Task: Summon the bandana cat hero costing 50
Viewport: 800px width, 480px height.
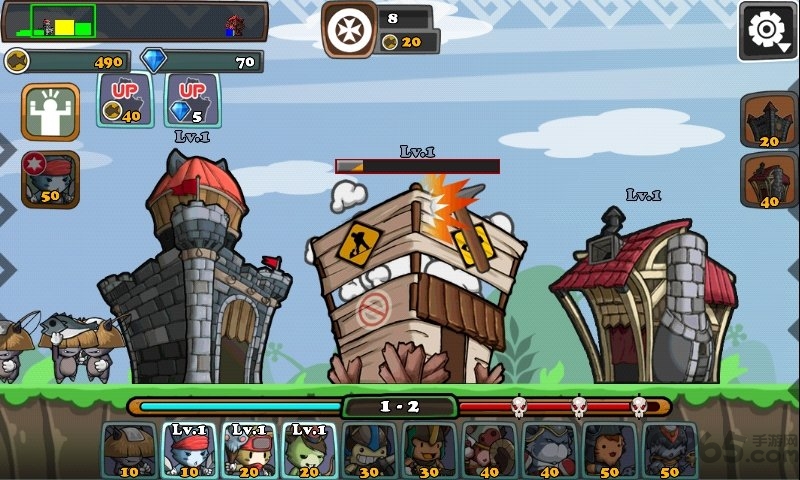Action: click(50, 179)
